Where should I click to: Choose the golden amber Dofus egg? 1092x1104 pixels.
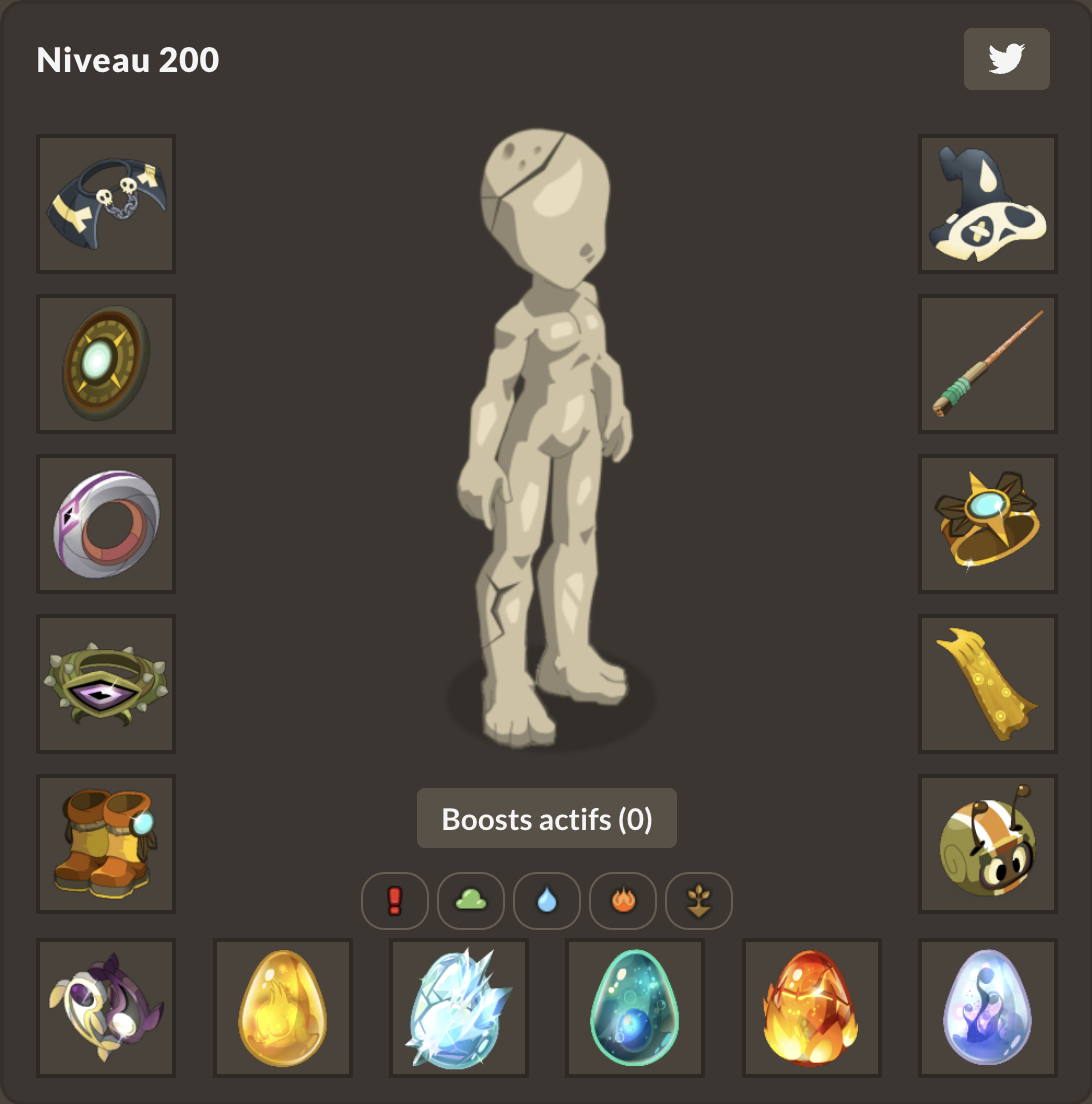pos(283,1008)
